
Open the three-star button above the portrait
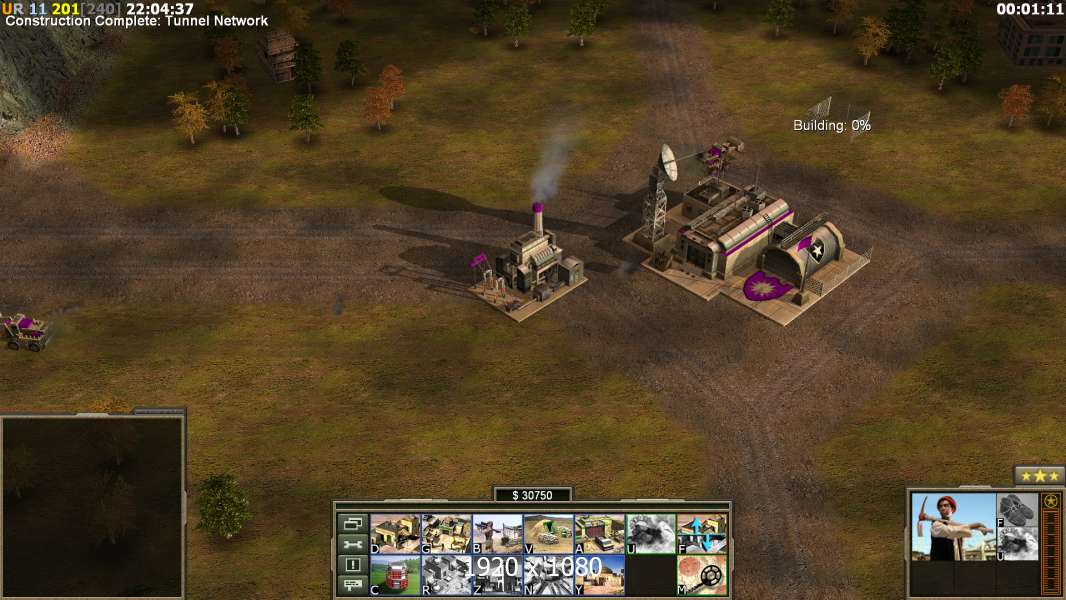pyautogui.click(x=1039, y=476)
